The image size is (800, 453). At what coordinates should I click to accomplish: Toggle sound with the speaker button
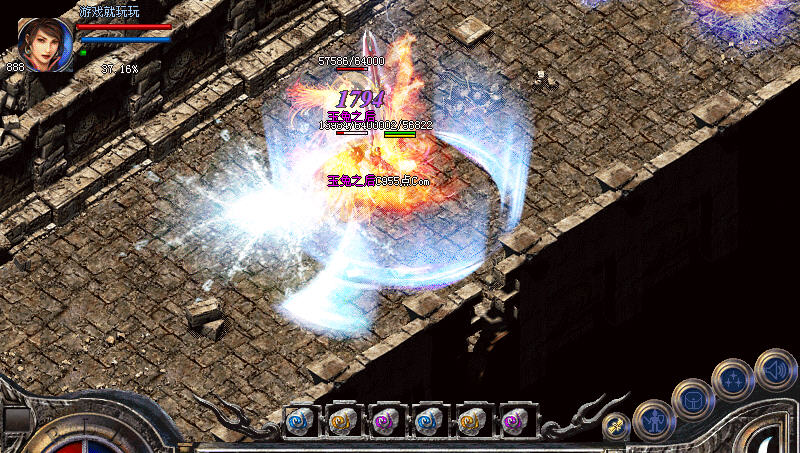(x=775, y=368)
